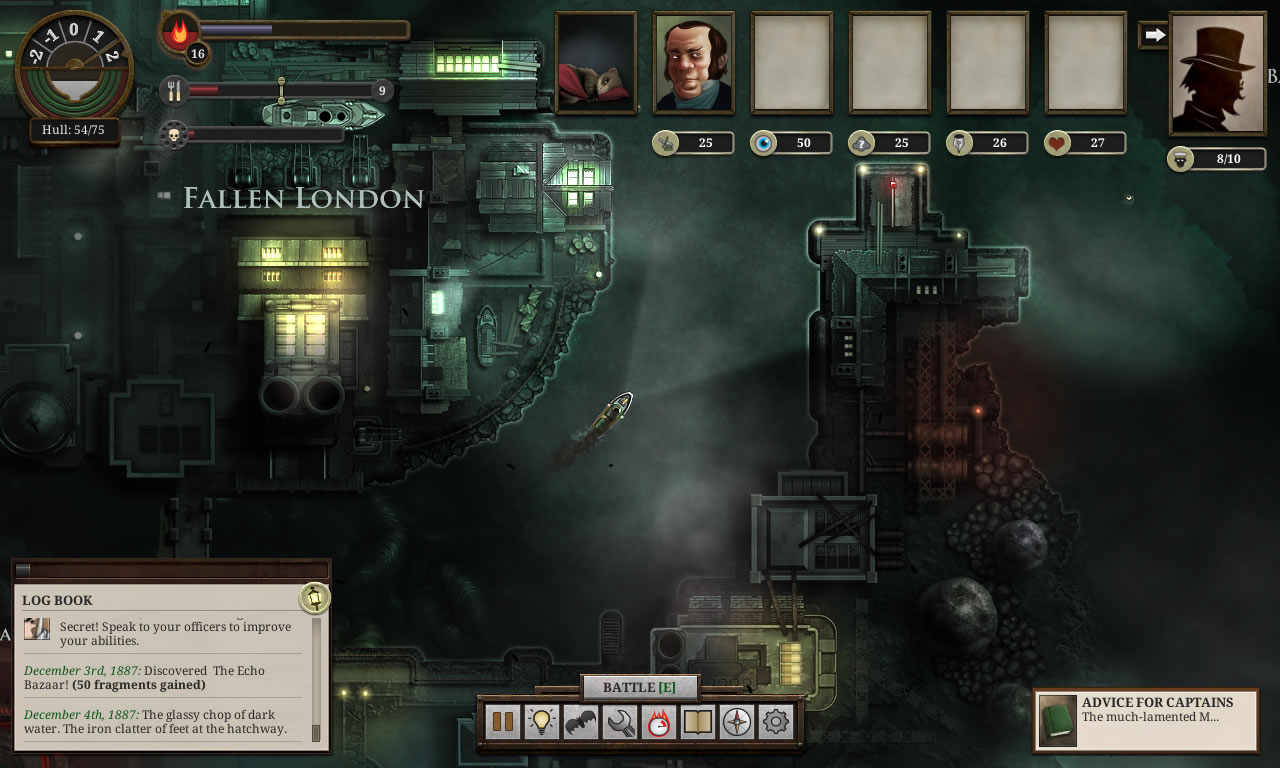The image size is (1280, 768).
Task: Select the wrench repair icon
Action: click(x=620, y=722)
